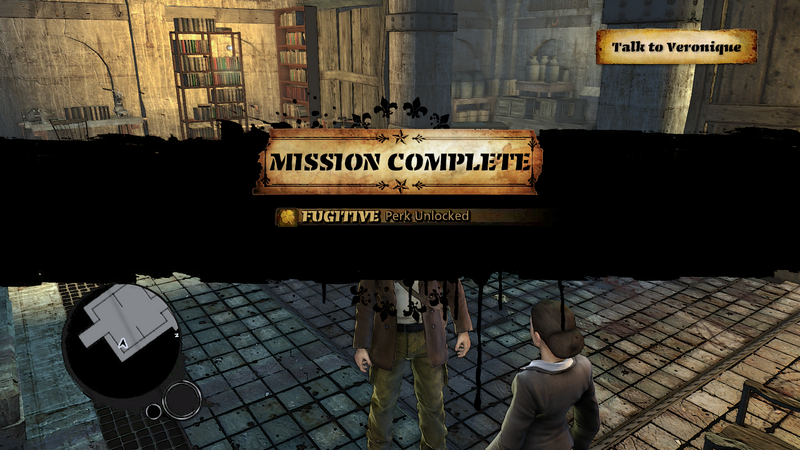Click the Fugitive perk icon
Viewport: 800px width, 450px height.
point(287,216)
